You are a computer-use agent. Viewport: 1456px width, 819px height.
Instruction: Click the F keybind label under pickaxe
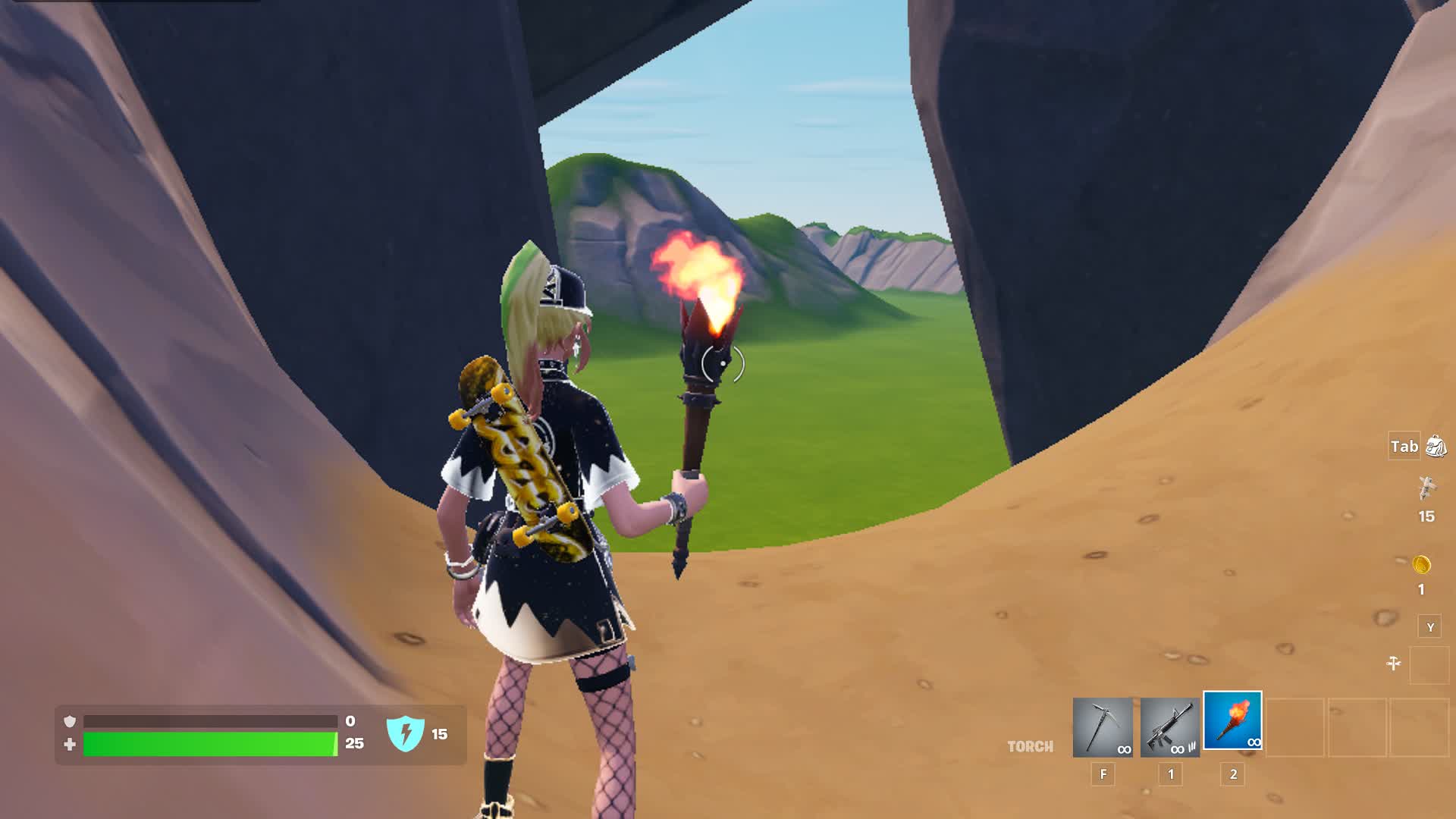(x=1103, y=774)
